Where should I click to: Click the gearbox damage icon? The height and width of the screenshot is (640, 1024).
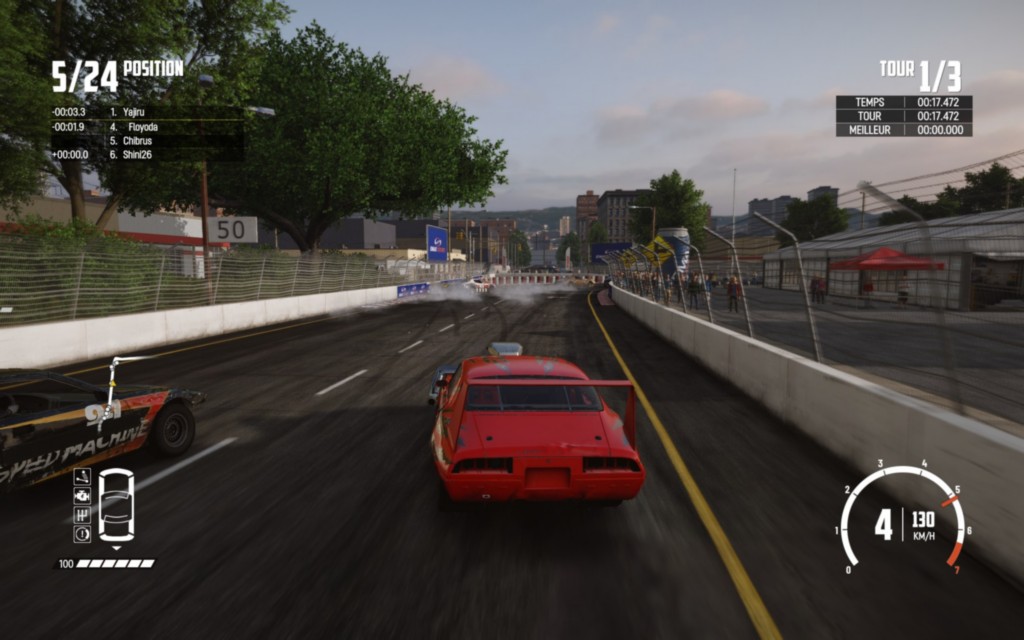click(82, 515)
